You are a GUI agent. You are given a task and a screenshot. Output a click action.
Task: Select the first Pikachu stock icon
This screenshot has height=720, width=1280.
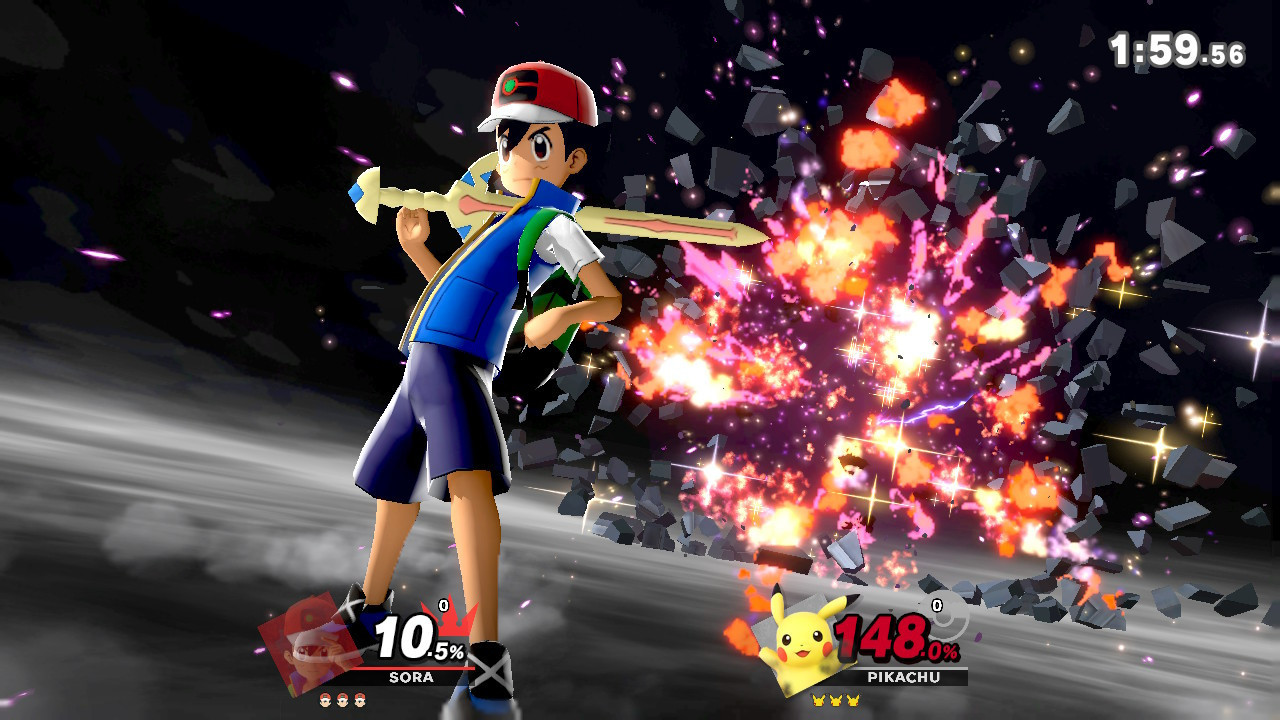click(816, 700)
